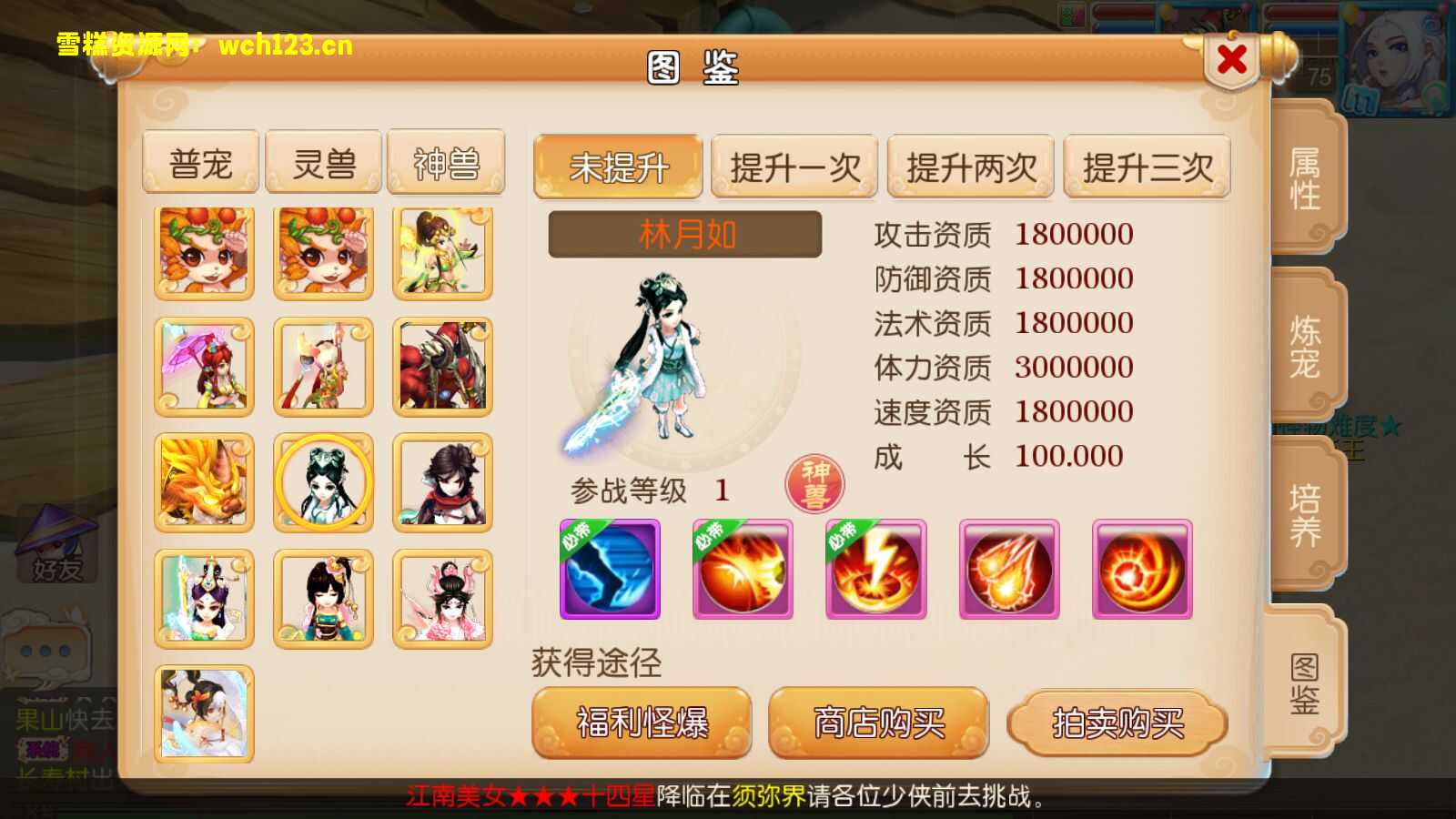This screenshot has height=819, width=1456.
Task: Switch to the 灵兽 pet category
Action: click(323, 162)
